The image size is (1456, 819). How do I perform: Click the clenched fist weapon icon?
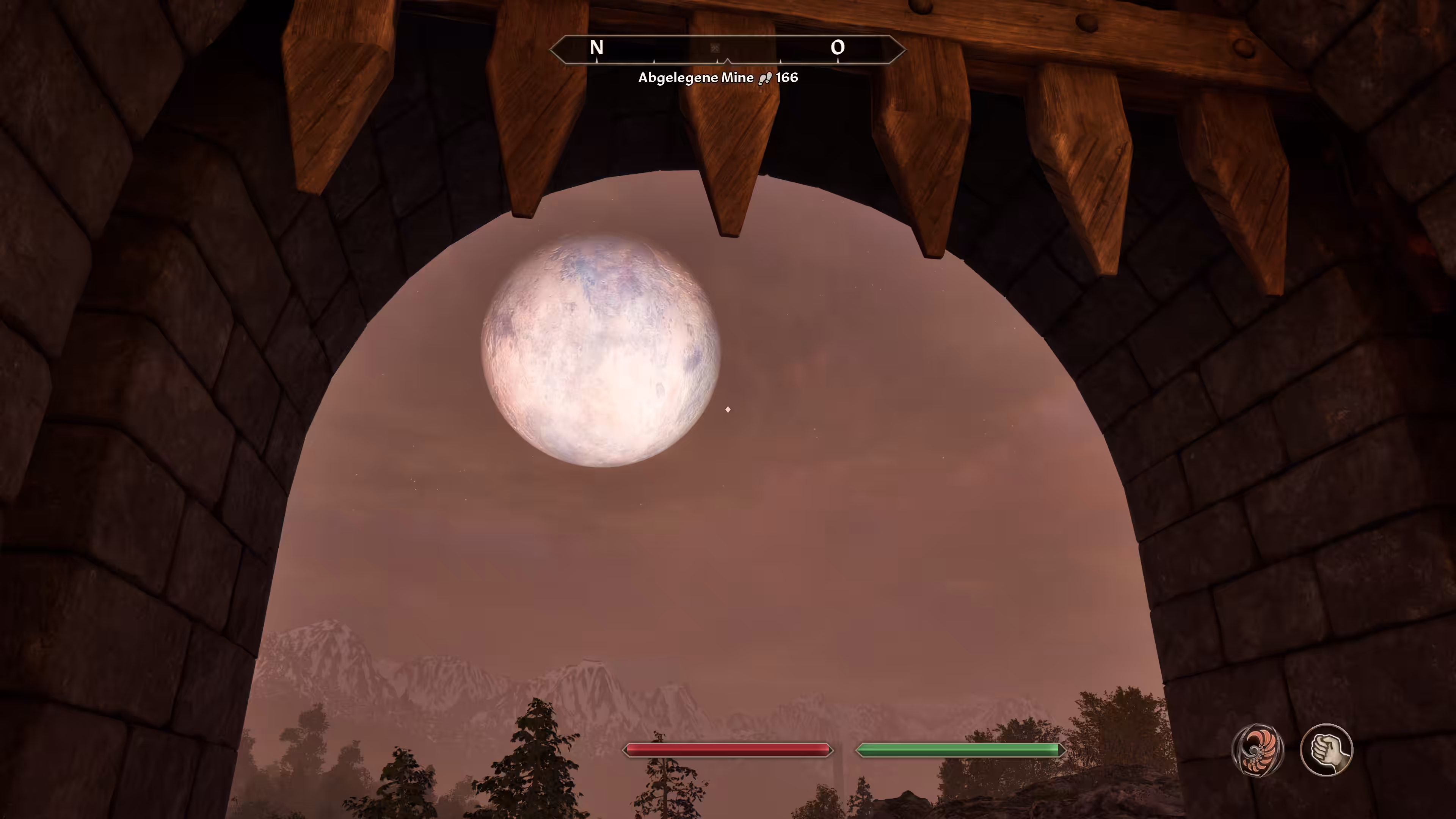tap(1326, 750)
